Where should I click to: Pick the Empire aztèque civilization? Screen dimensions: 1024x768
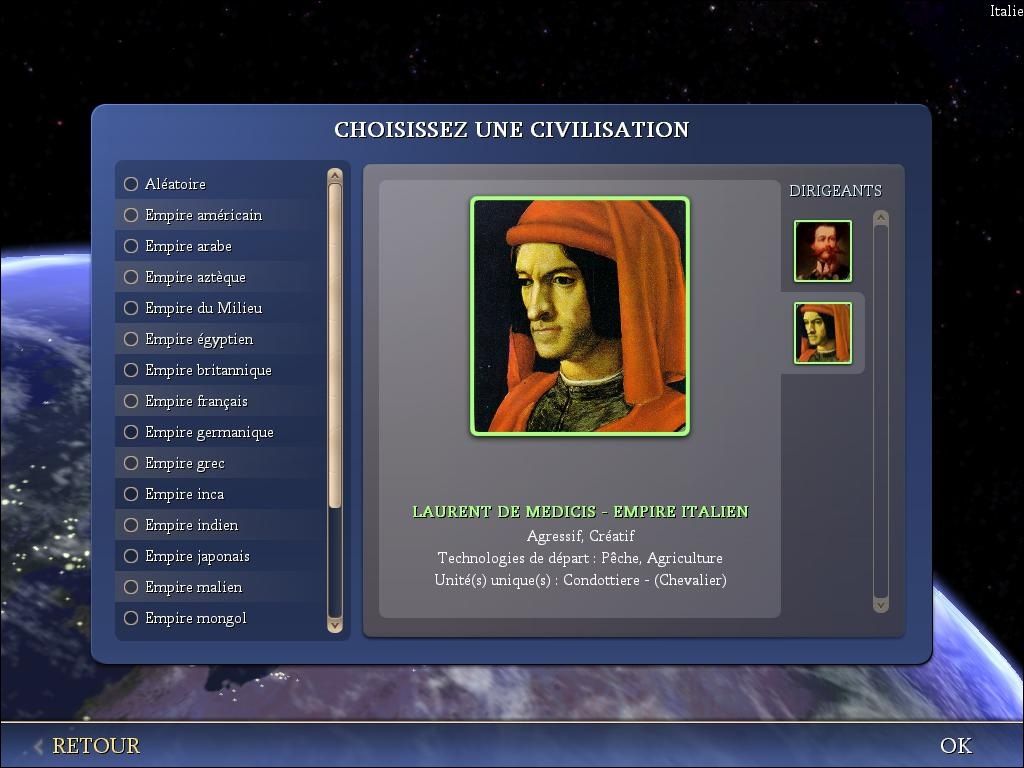(131, 277)
